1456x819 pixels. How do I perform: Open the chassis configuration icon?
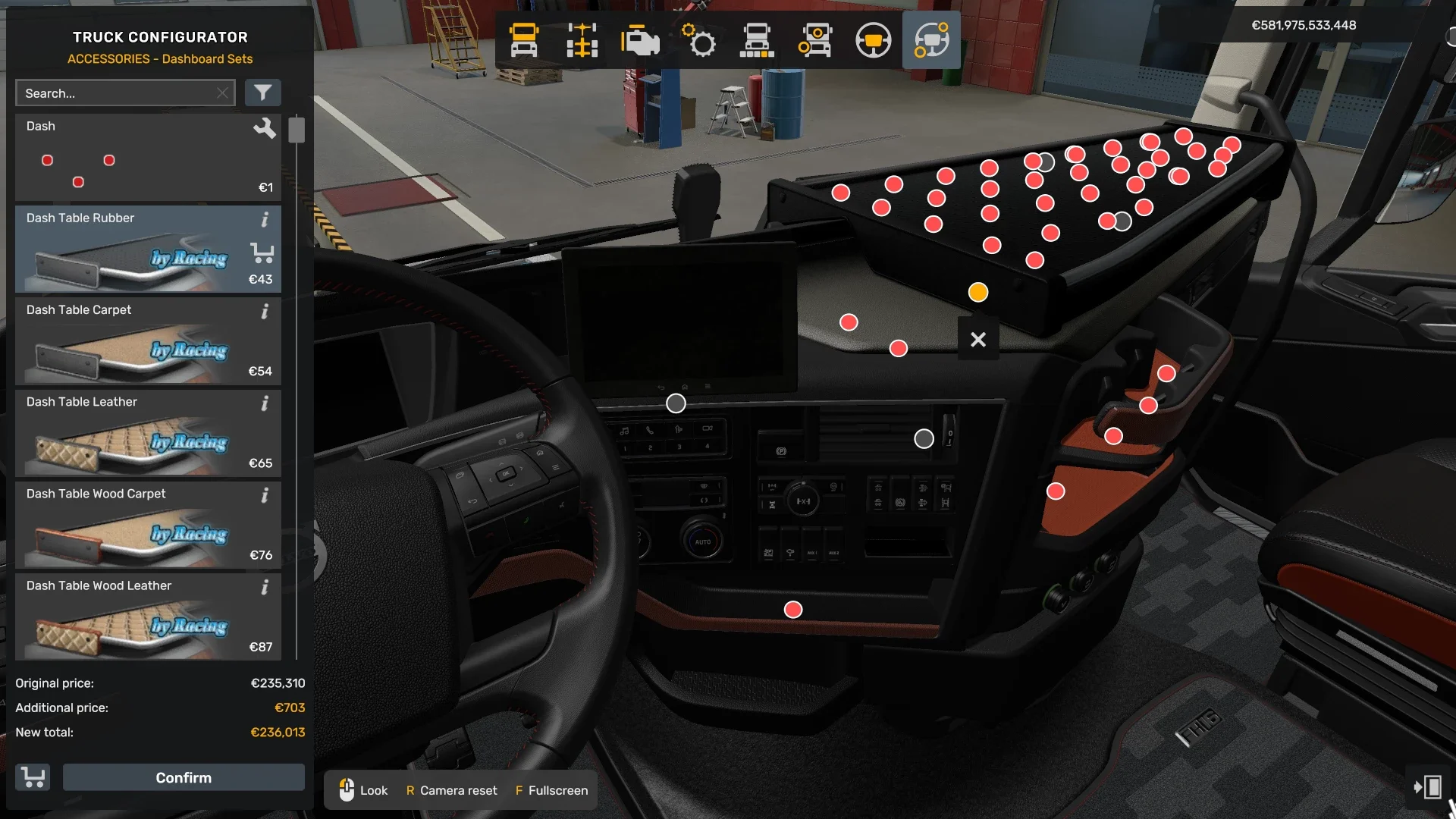pyautogui.click(x=582, y=40)
